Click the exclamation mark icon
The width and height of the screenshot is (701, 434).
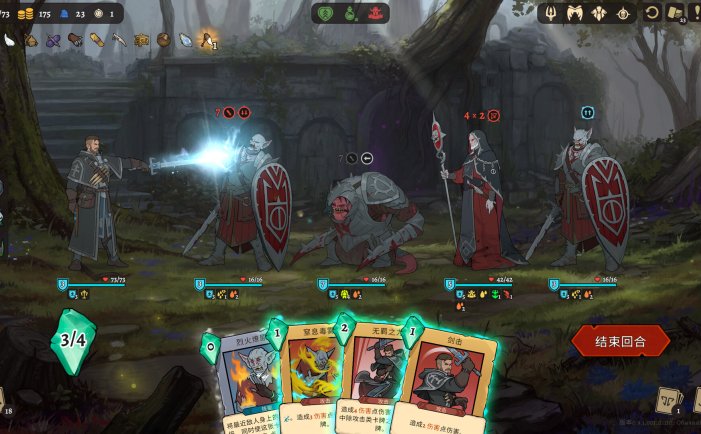click(695, 13)
